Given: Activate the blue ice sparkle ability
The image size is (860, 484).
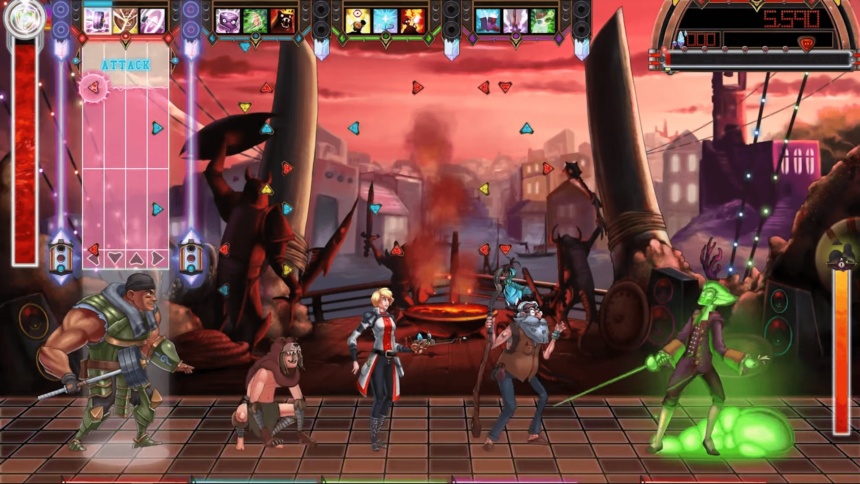Looking at the screenshot, I should (386, 20).
